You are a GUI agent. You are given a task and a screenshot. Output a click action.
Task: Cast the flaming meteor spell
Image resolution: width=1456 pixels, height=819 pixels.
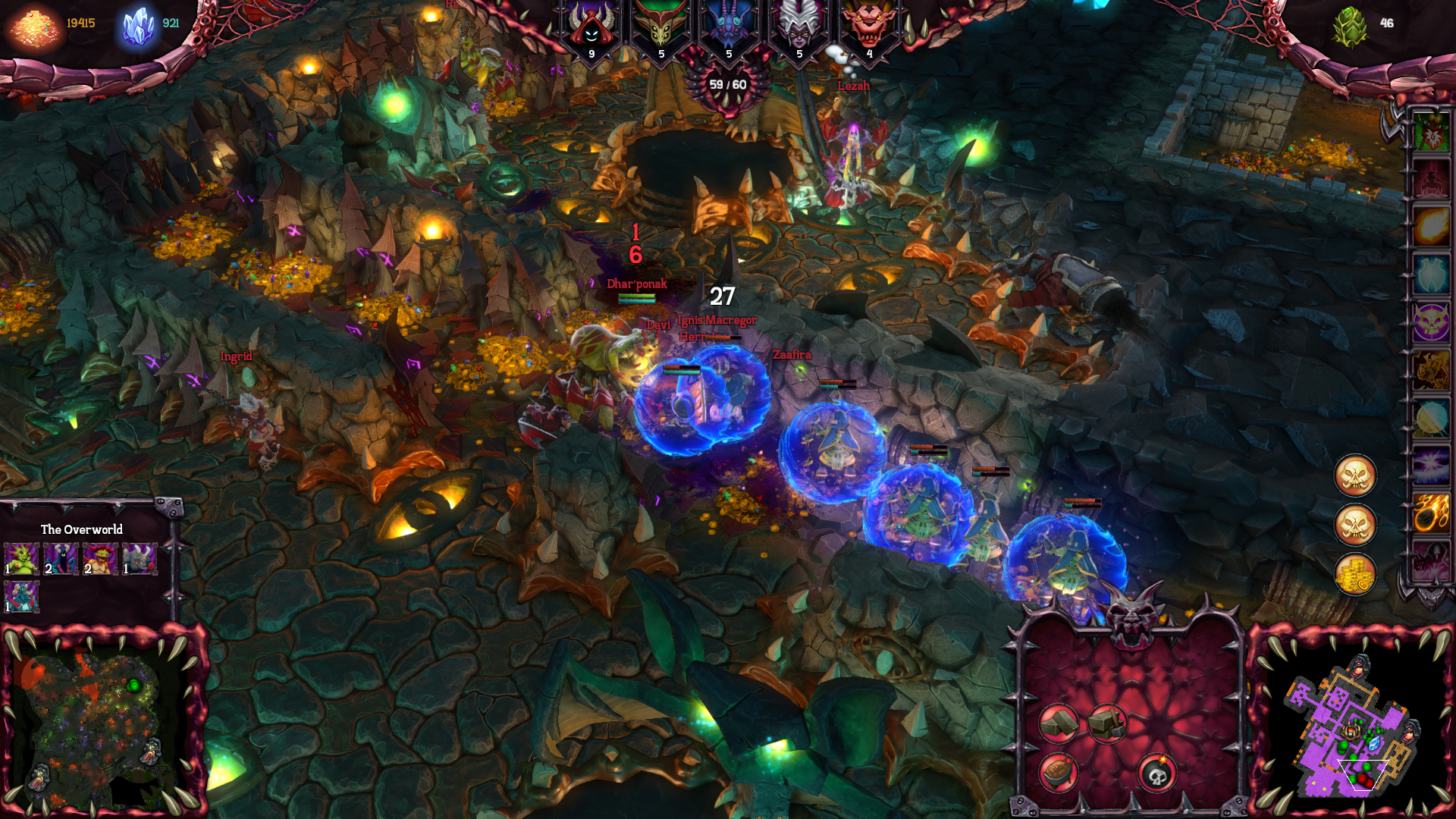coord(1431,513)
